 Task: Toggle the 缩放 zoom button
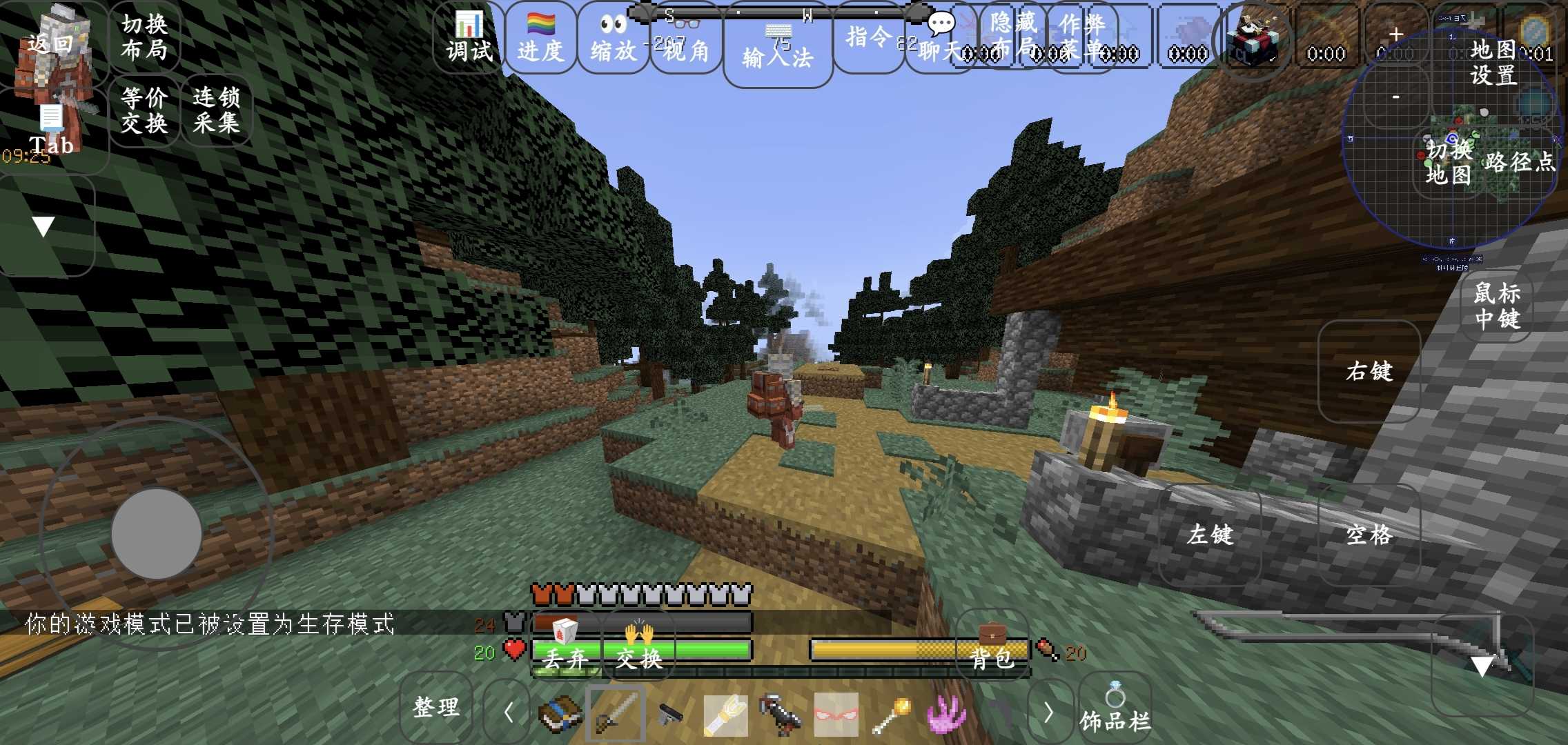pos(613,38)
